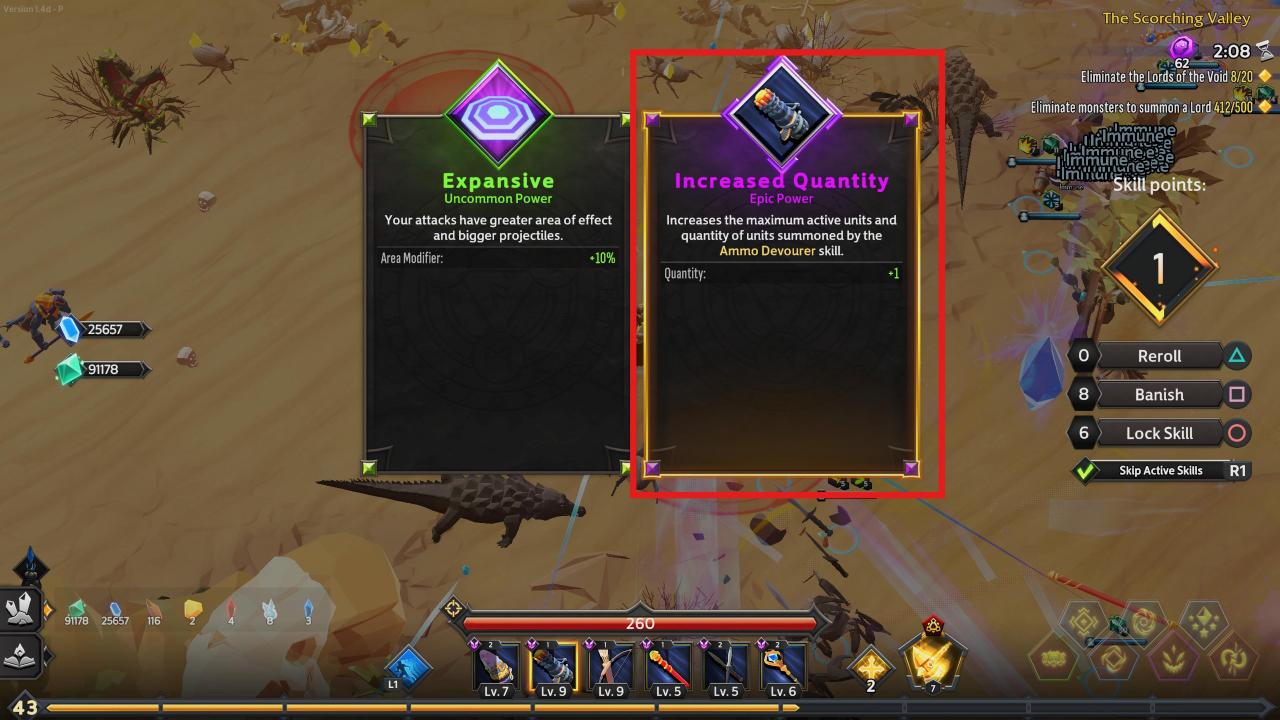
Task: Banish an offered power
Action: [1159, 394]
